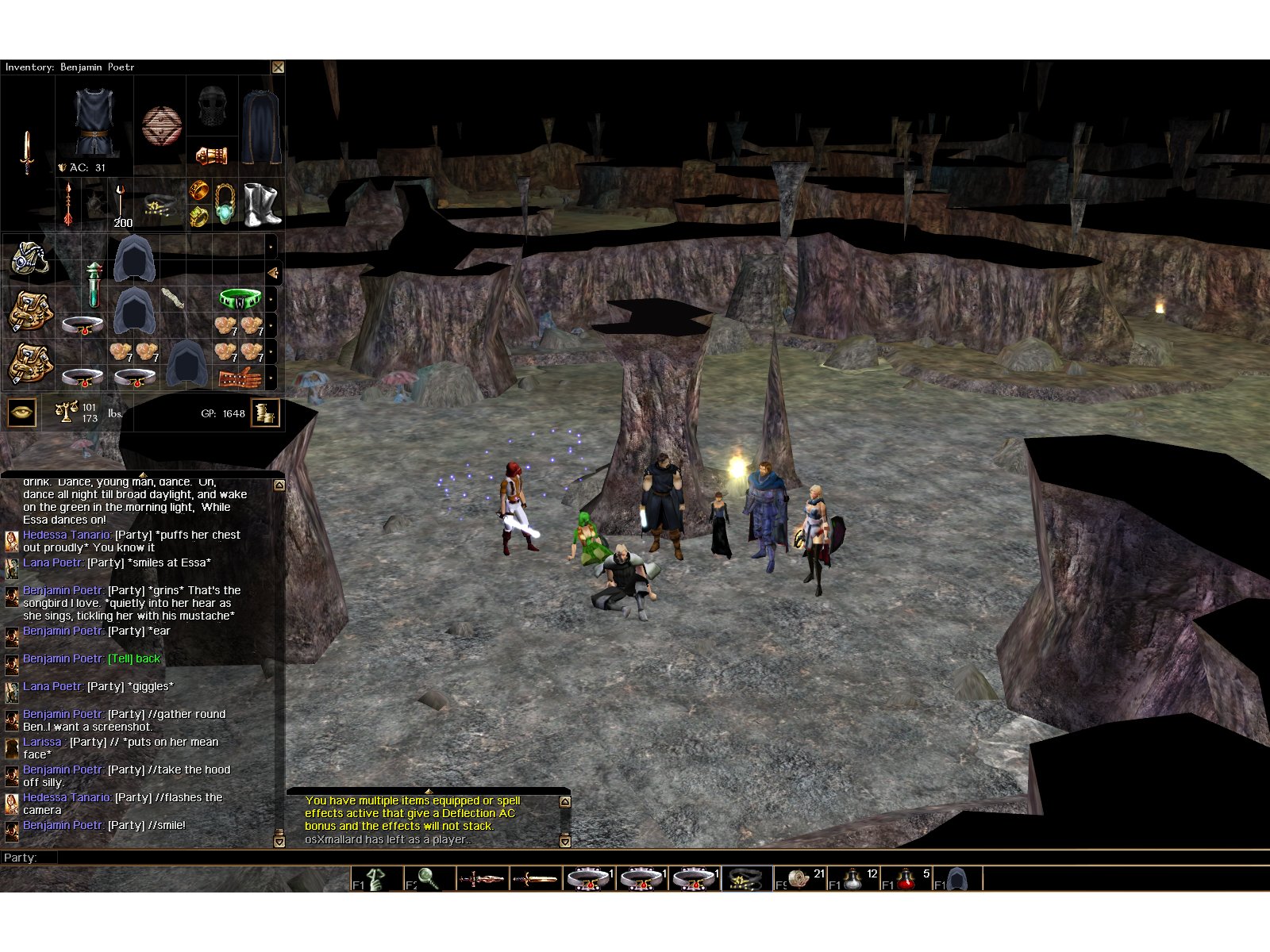Image resolution: width=1270 pixels, height=952 pixels.
Task: Click the equipped dark tunic armor
Action: (x=94, y=122)
